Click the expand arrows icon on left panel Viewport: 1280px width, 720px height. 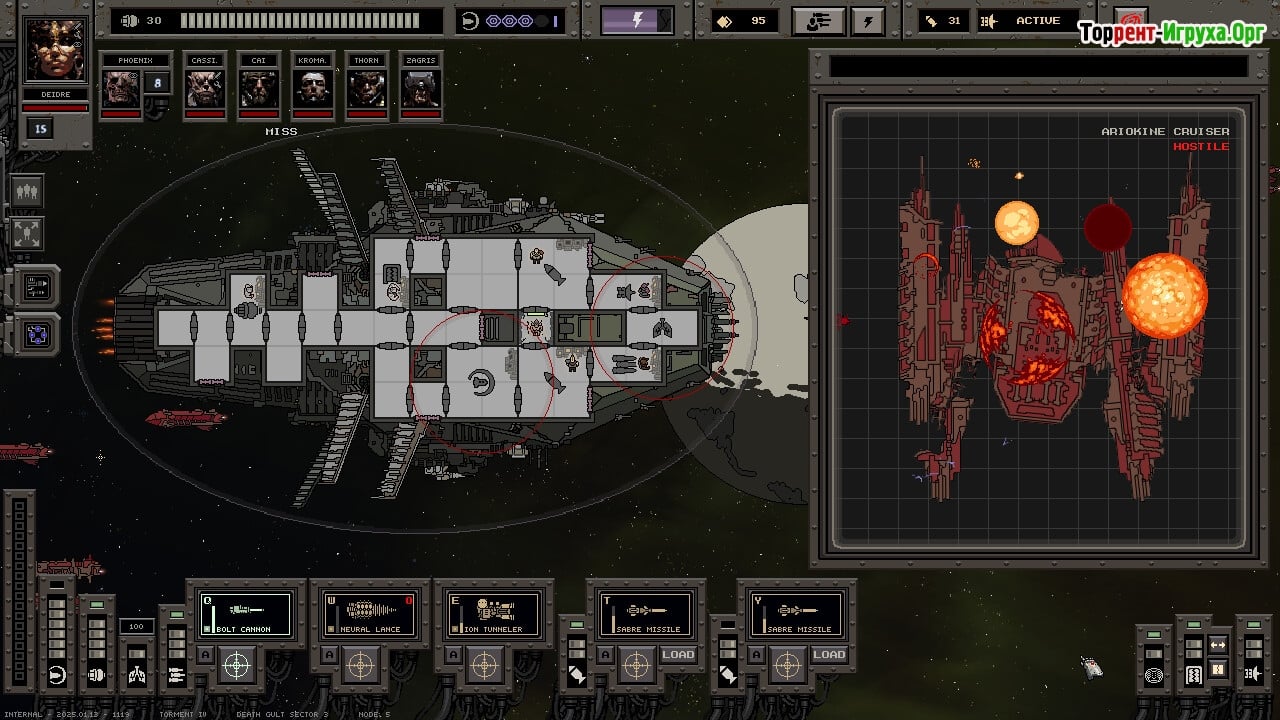(x=28, y=233)
